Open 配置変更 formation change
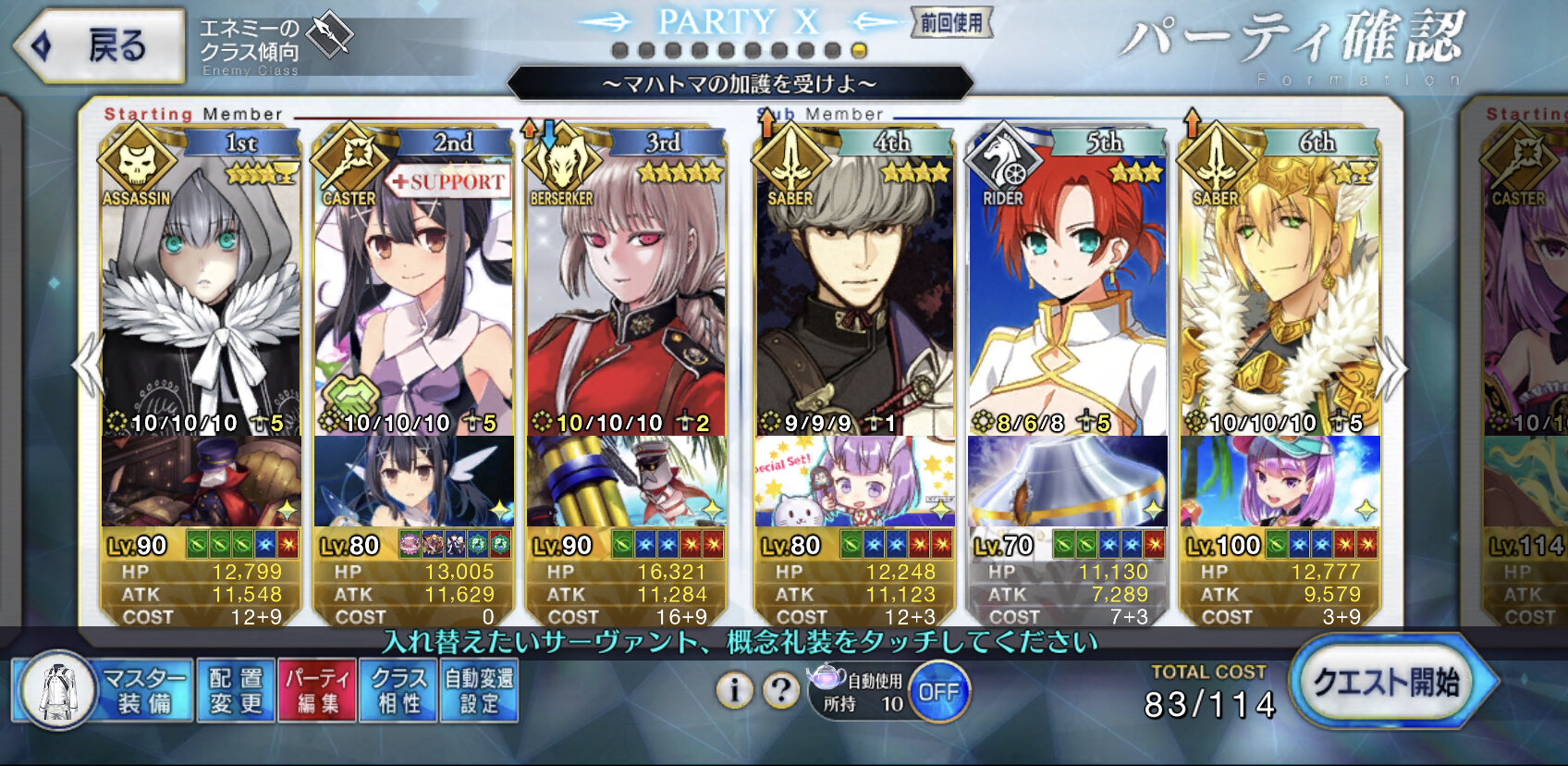This screenshot has height=766, width=1568. click(236, 691)
